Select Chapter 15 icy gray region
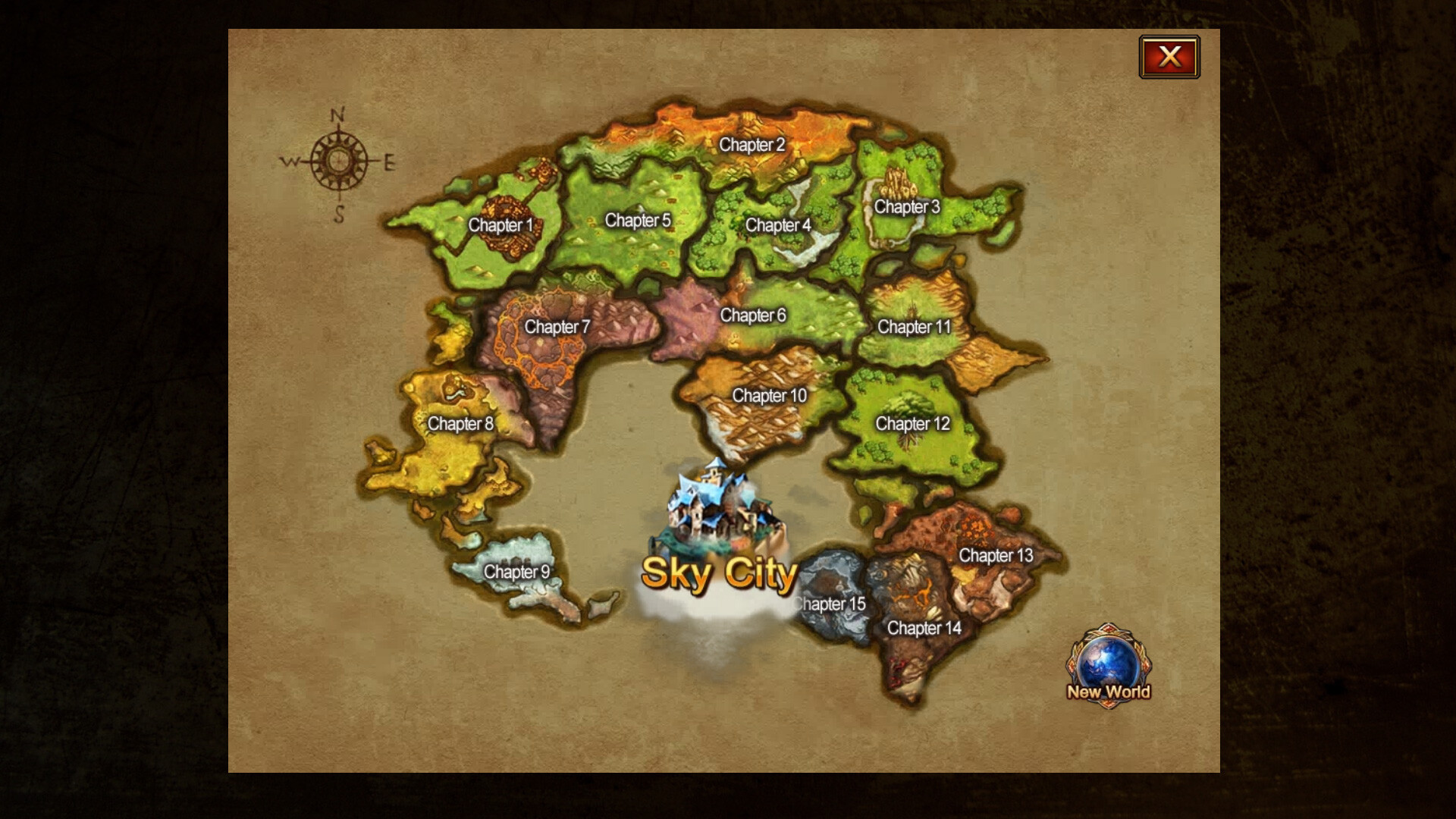This screenshot has width=1456, height=819. point(831,604)
